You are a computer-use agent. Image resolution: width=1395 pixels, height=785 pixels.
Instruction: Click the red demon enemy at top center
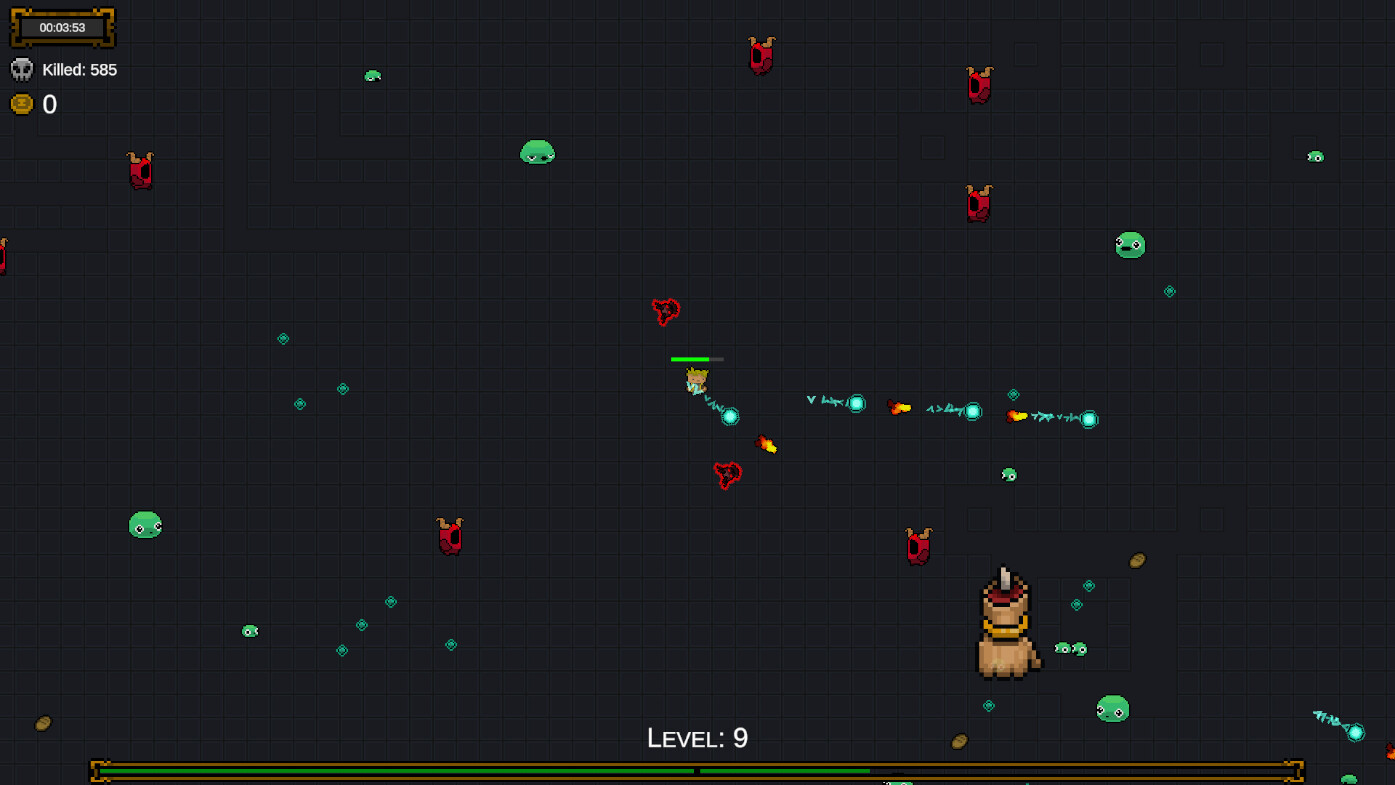759,55
